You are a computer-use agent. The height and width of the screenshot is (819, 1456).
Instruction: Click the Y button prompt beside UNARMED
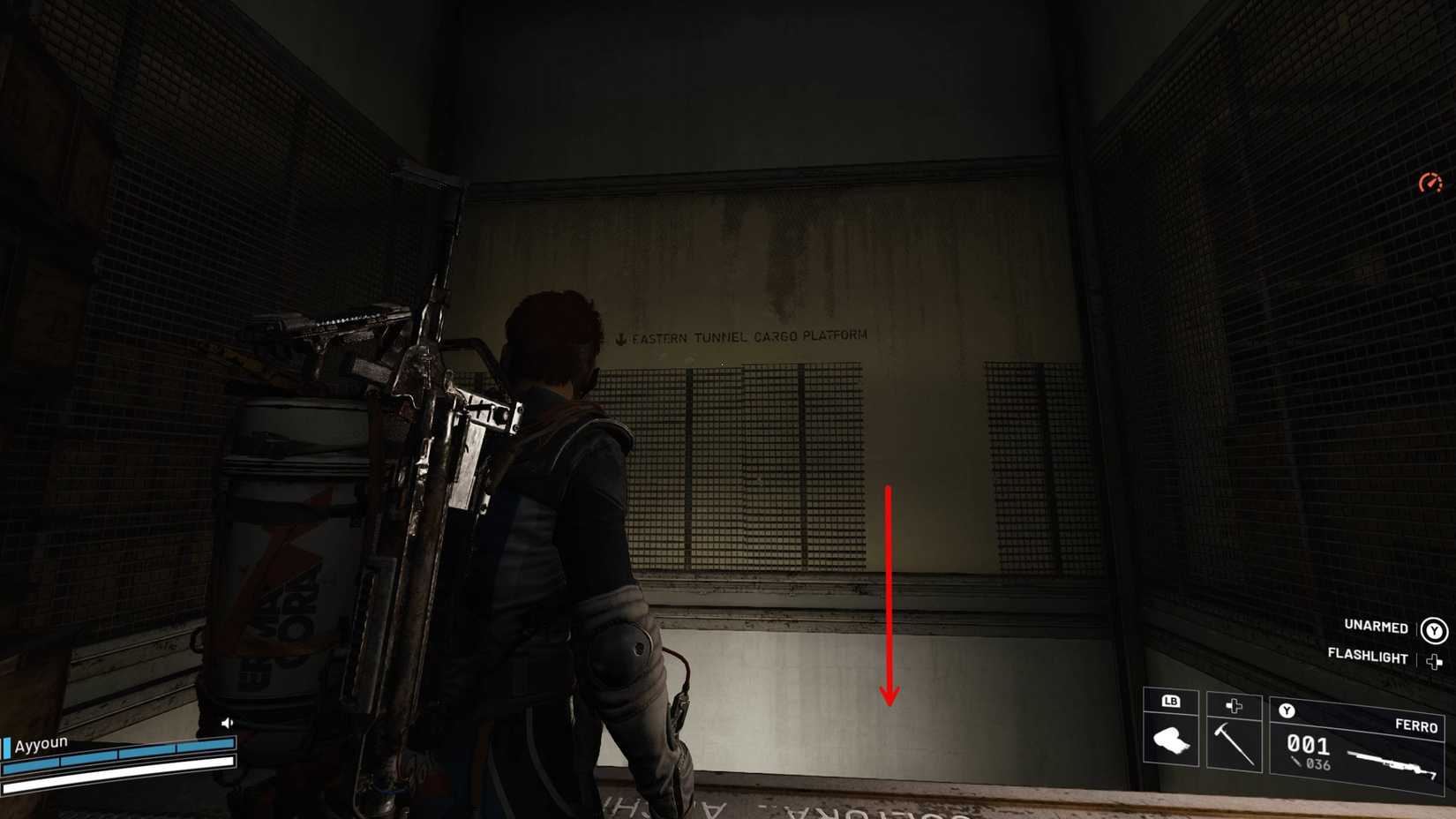tap(1435, 627)
